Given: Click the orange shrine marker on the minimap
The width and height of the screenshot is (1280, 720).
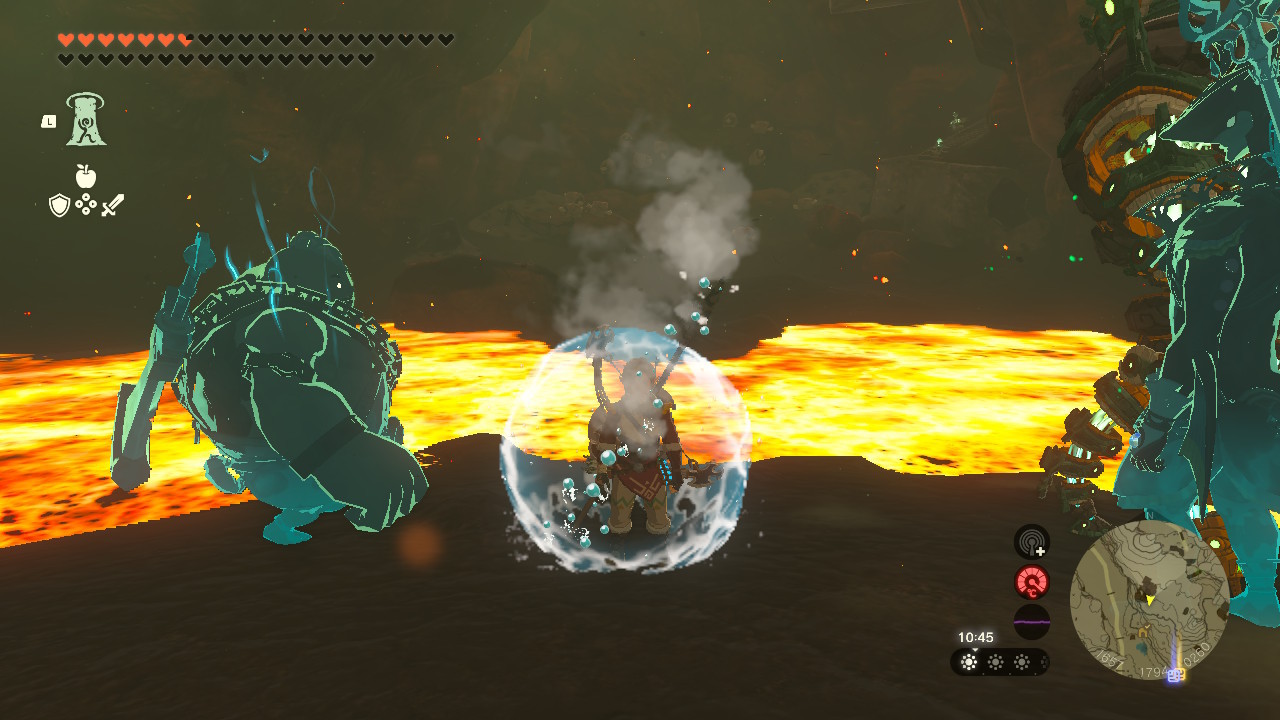Looking at the screenshot, I should coord(1142,632).
